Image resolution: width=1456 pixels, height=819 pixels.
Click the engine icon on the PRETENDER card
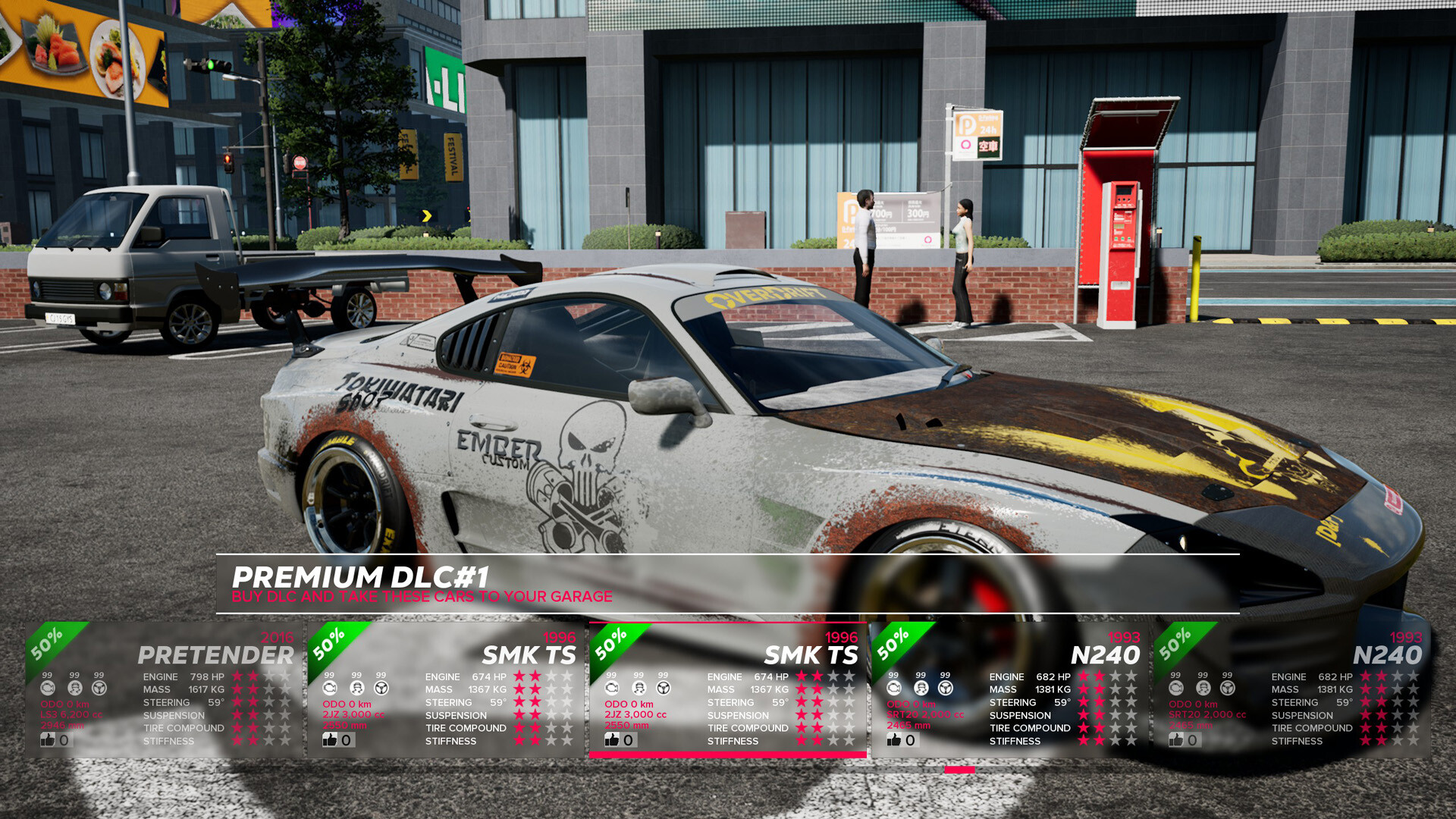(x=49, y=689)
